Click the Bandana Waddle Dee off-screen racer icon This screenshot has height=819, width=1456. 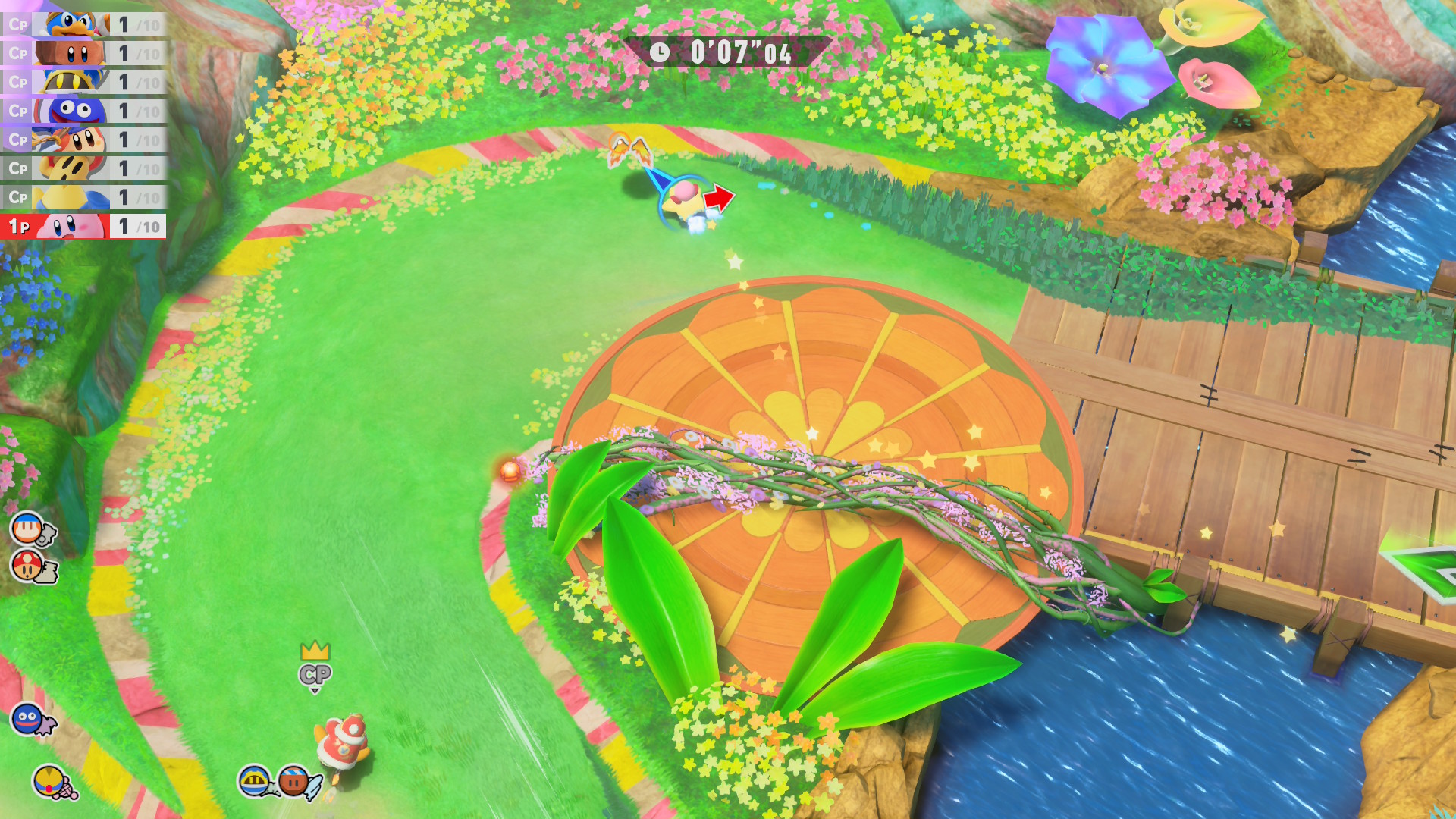coord(28,528)
